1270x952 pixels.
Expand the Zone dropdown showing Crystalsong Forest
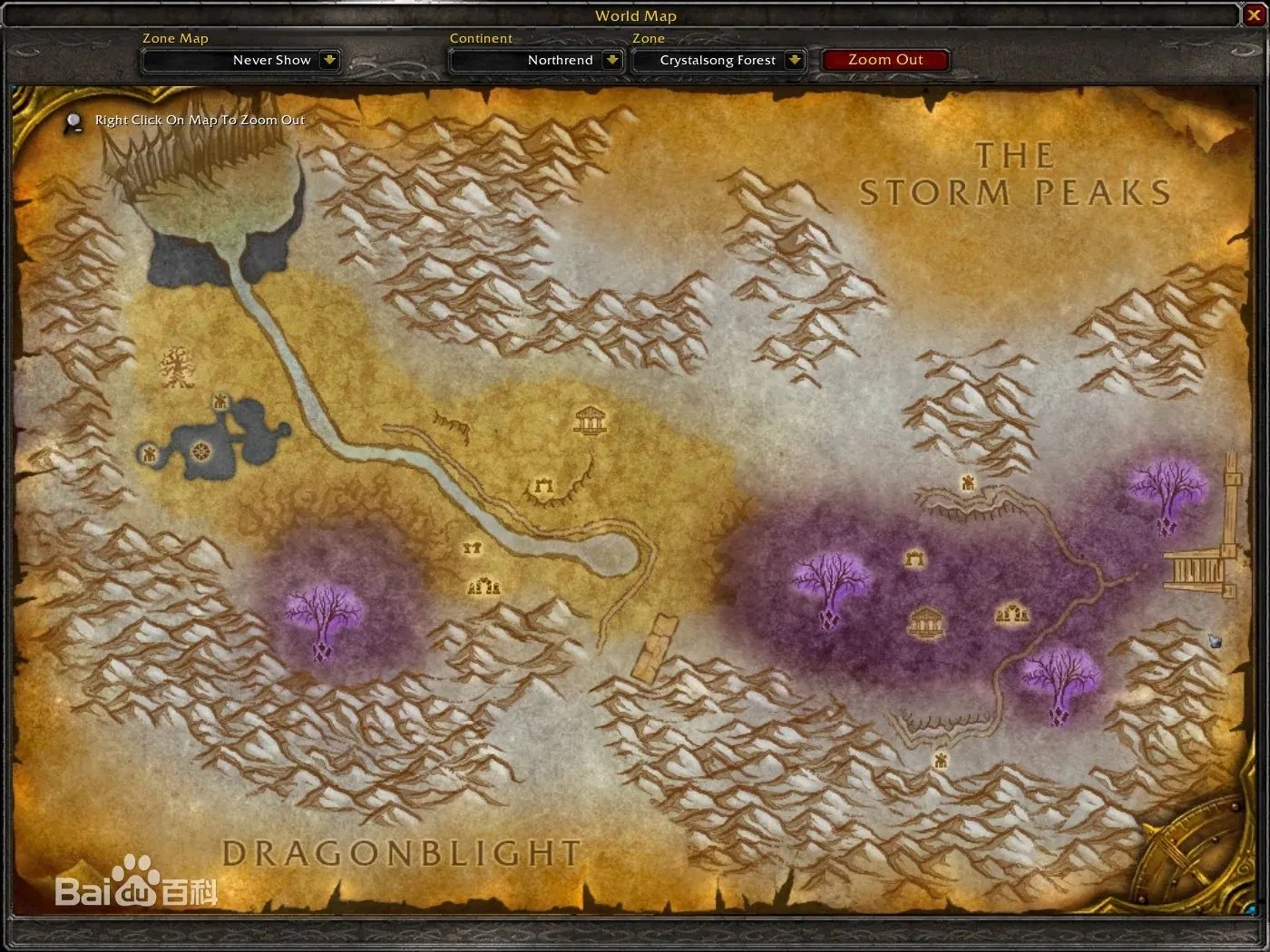tap(794, 60)
